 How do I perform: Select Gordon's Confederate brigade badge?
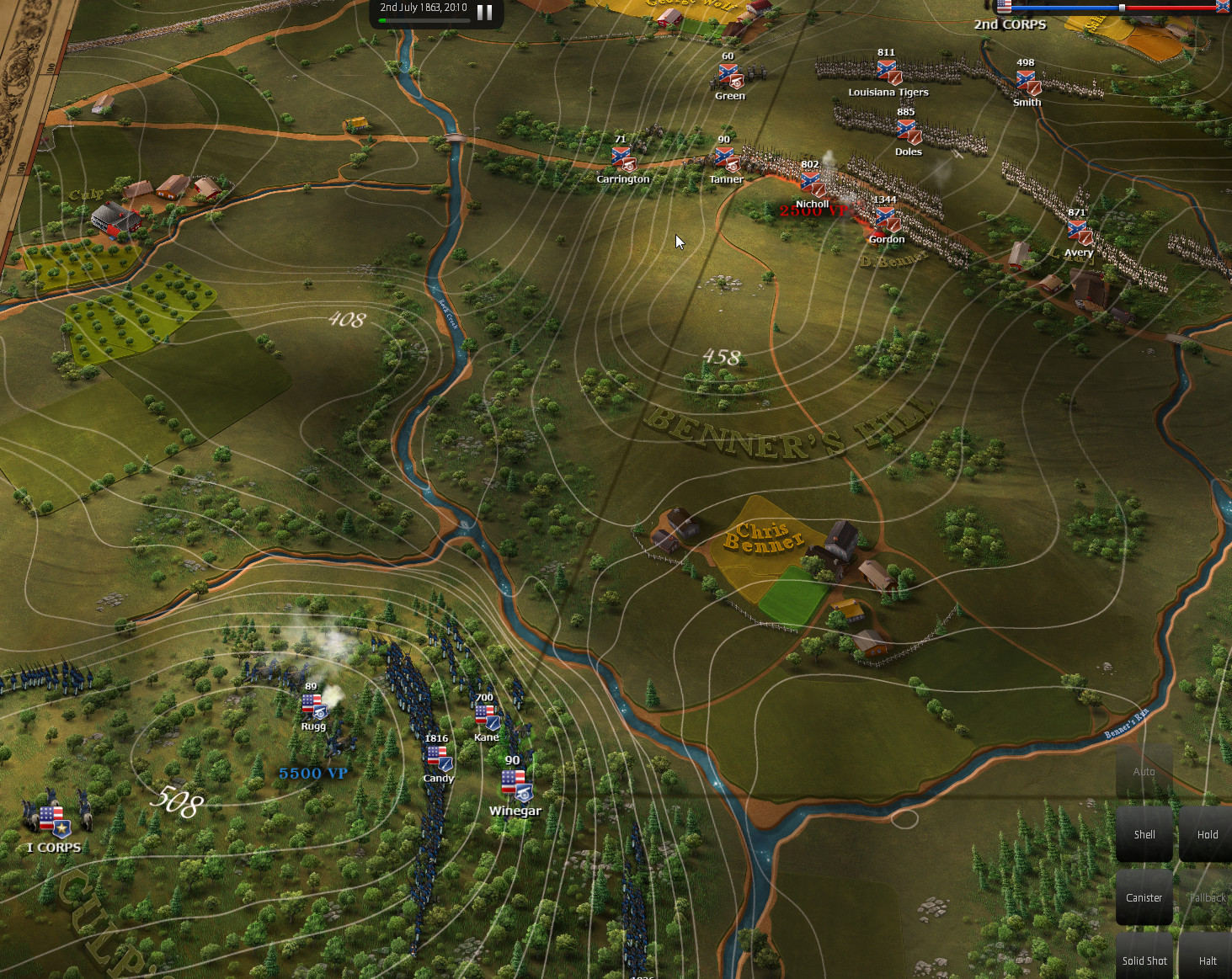pos(887,220)
